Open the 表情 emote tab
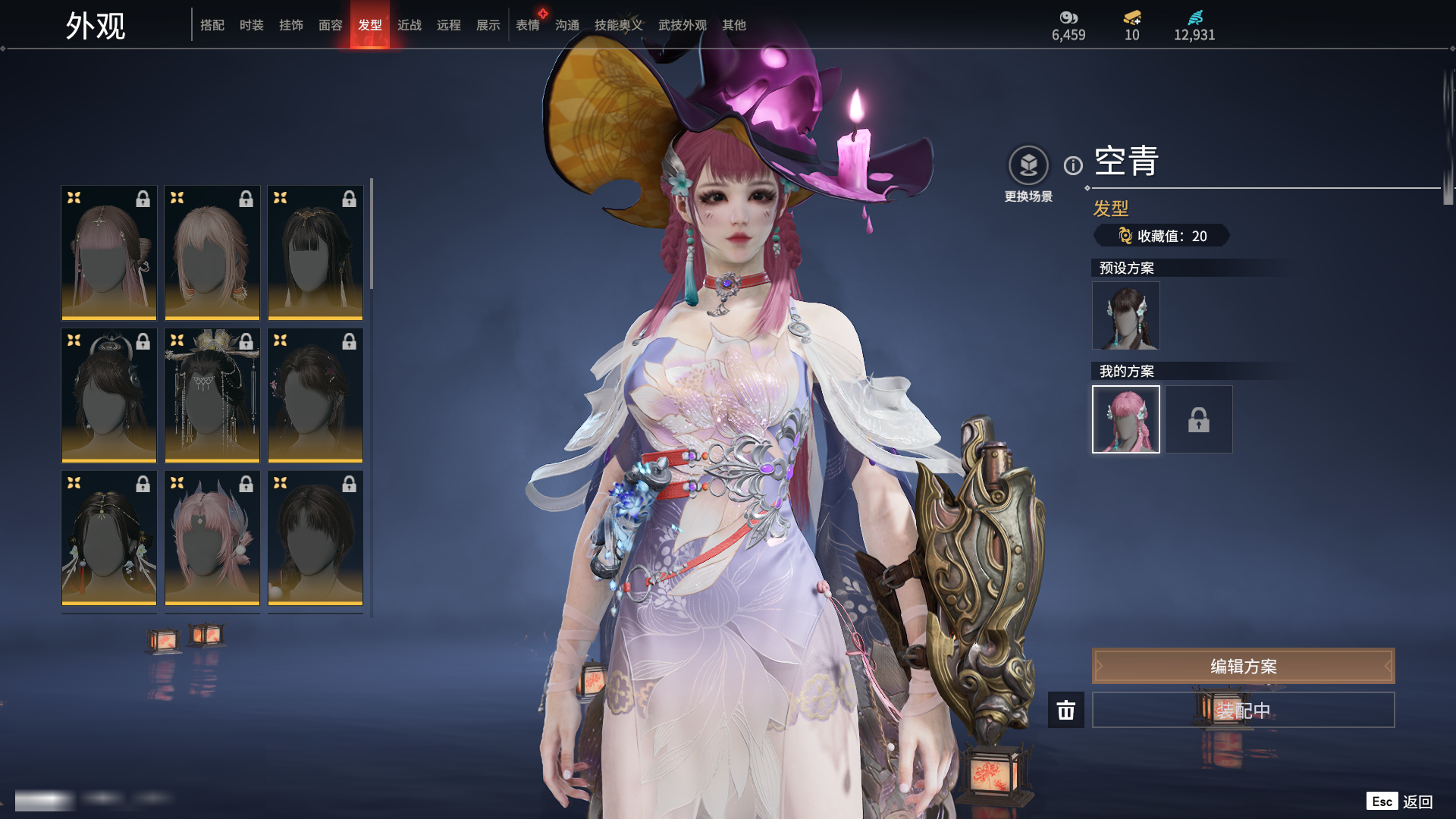 [528, 25]
